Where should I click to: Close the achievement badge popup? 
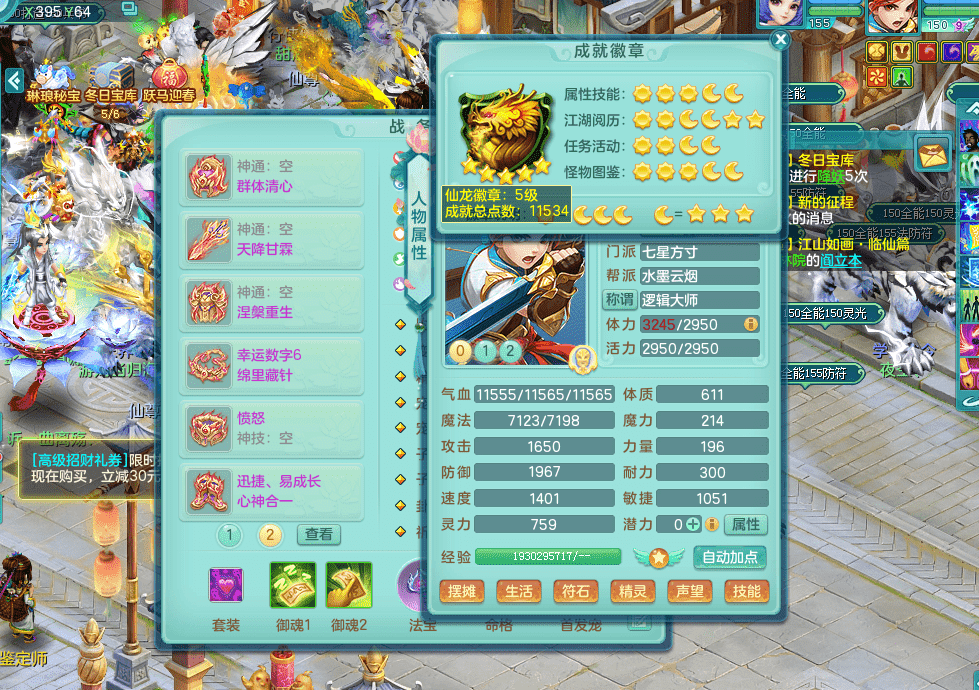[x=781, y=40]
